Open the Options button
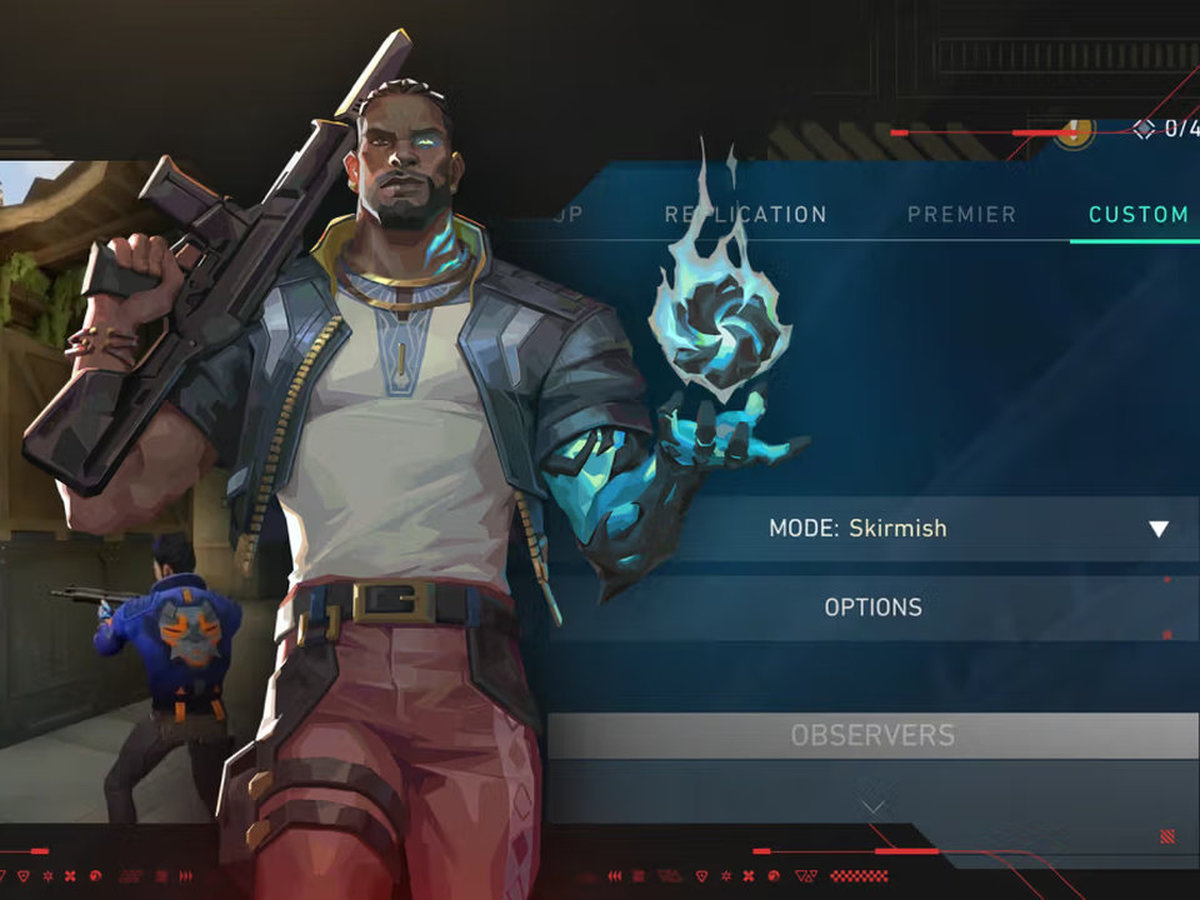Viewport: 1200px width, 900px height. pos(873,607)
